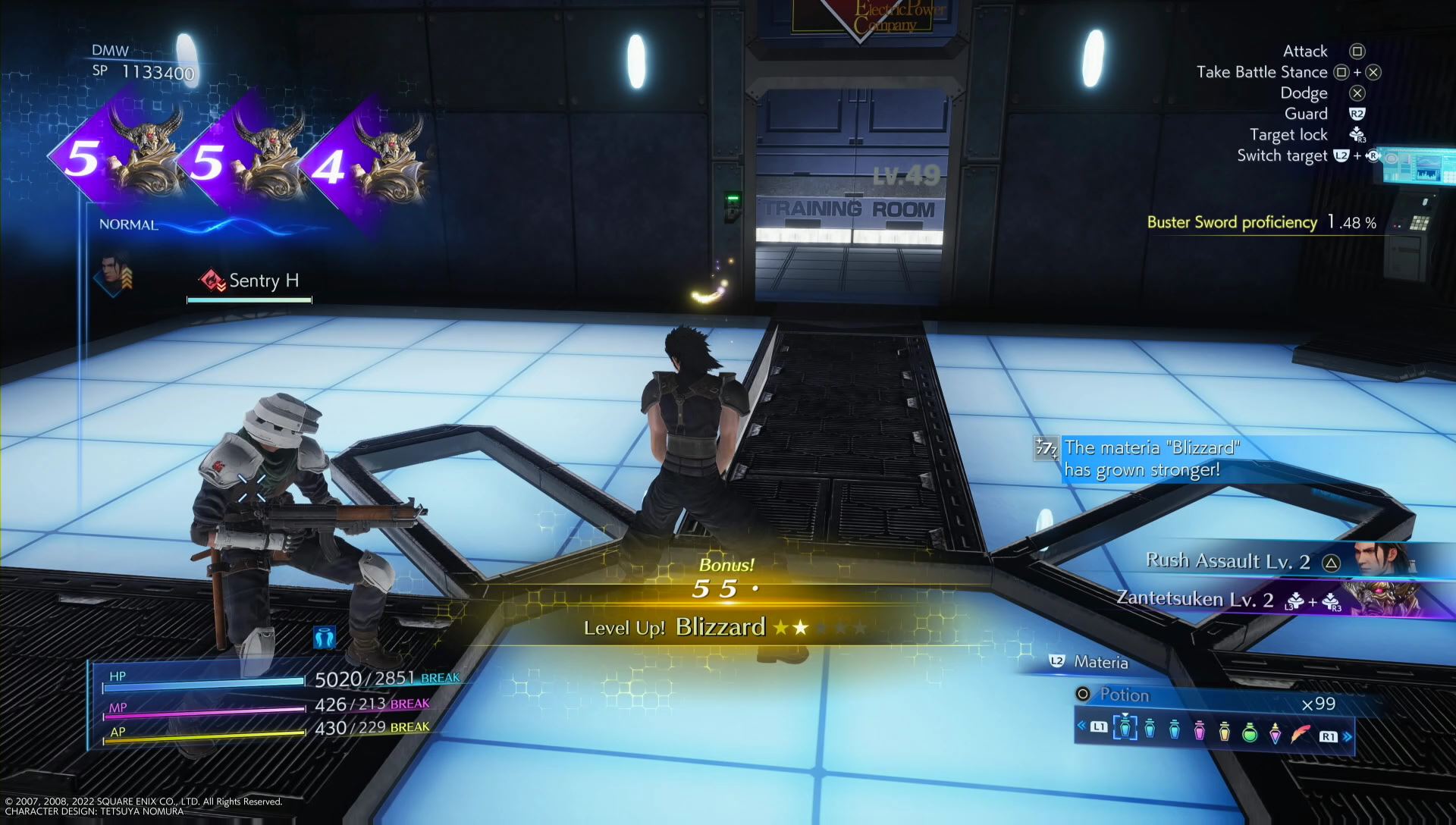Select the yellow potion bottle icon

coord(1223,730)
